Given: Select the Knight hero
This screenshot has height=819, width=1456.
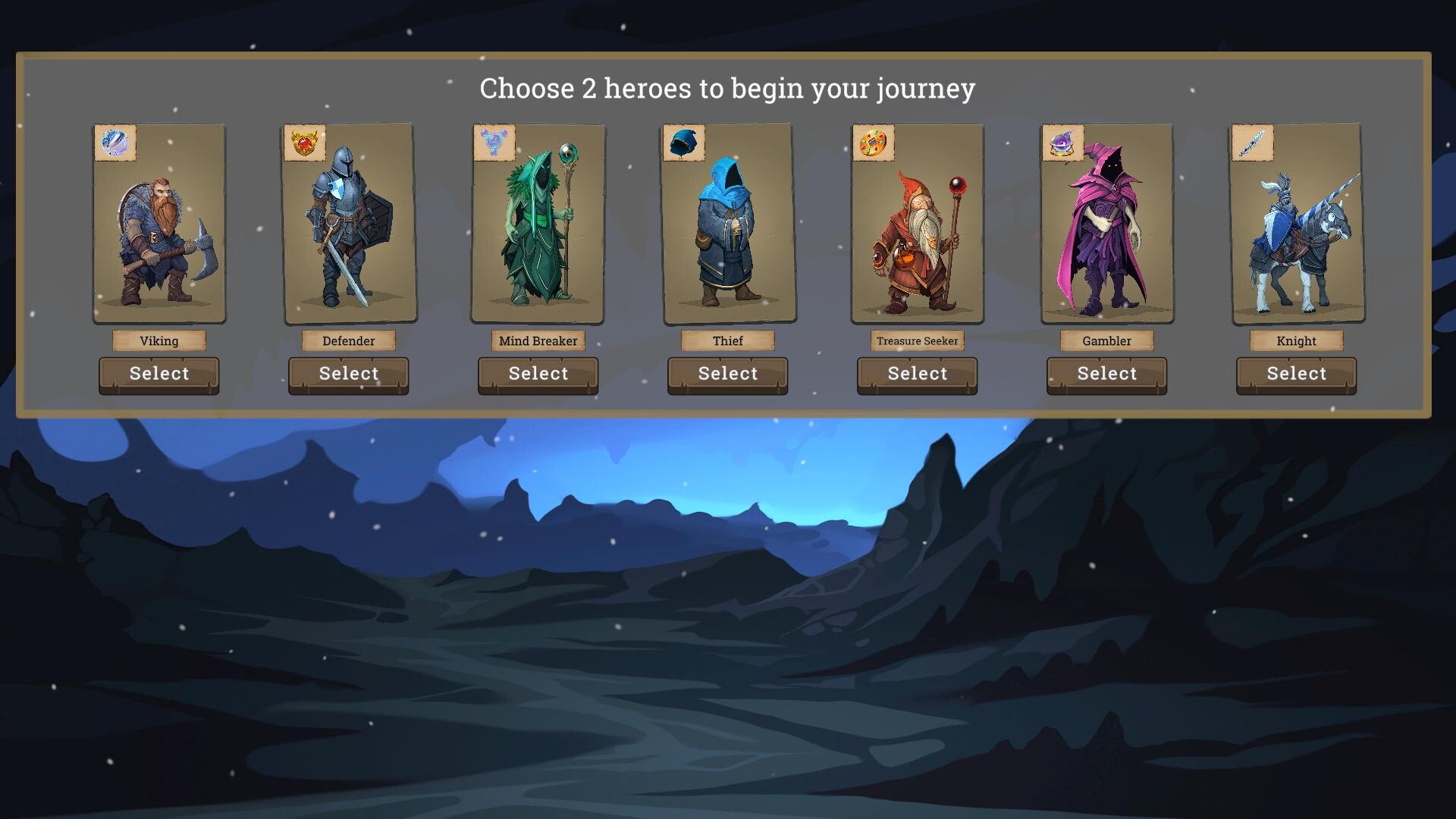Looking at the screenshot, I should click(1295, 374).
